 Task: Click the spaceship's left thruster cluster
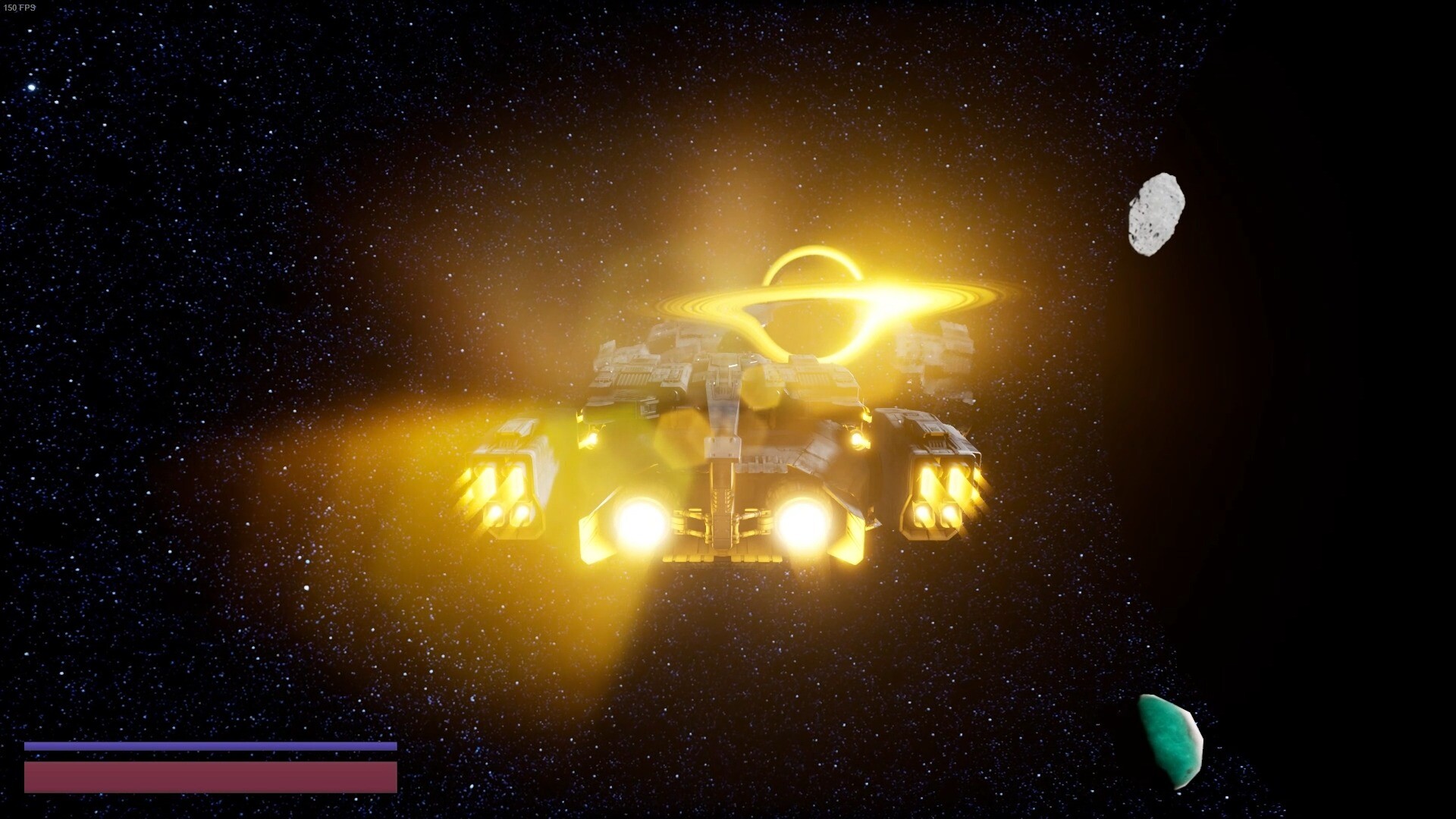click(504, 493)
